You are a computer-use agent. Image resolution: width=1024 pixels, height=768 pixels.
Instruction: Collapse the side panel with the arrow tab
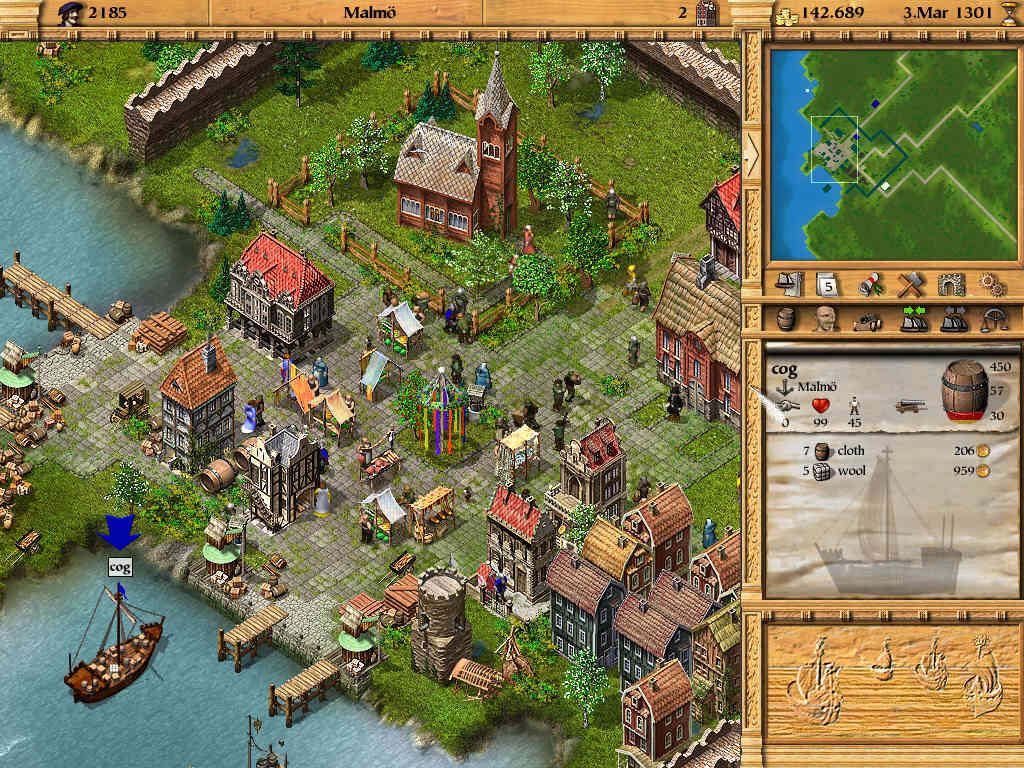click(x=751, y=153)
